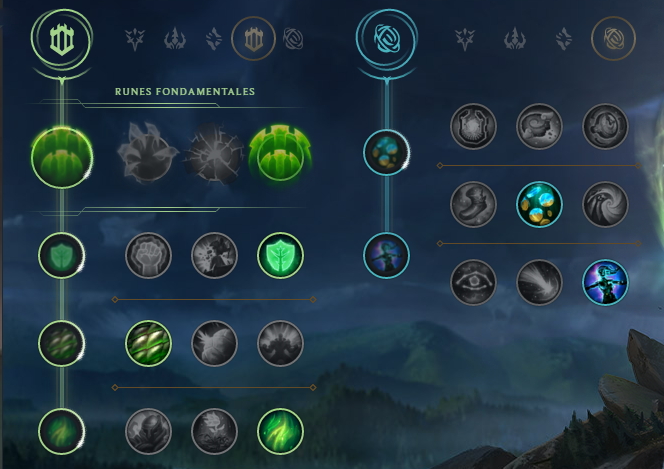664x469 pixels.
Task: Select the Font of Life rune
Action: [214, 256]
